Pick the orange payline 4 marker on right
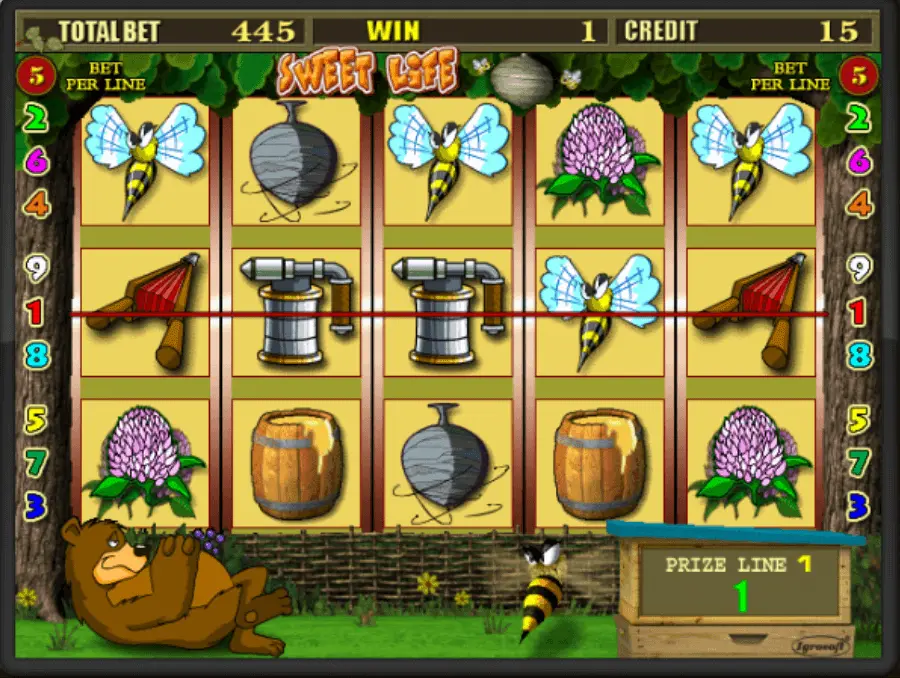Screen dimensions: 900x678 click(x=860, y=205)
